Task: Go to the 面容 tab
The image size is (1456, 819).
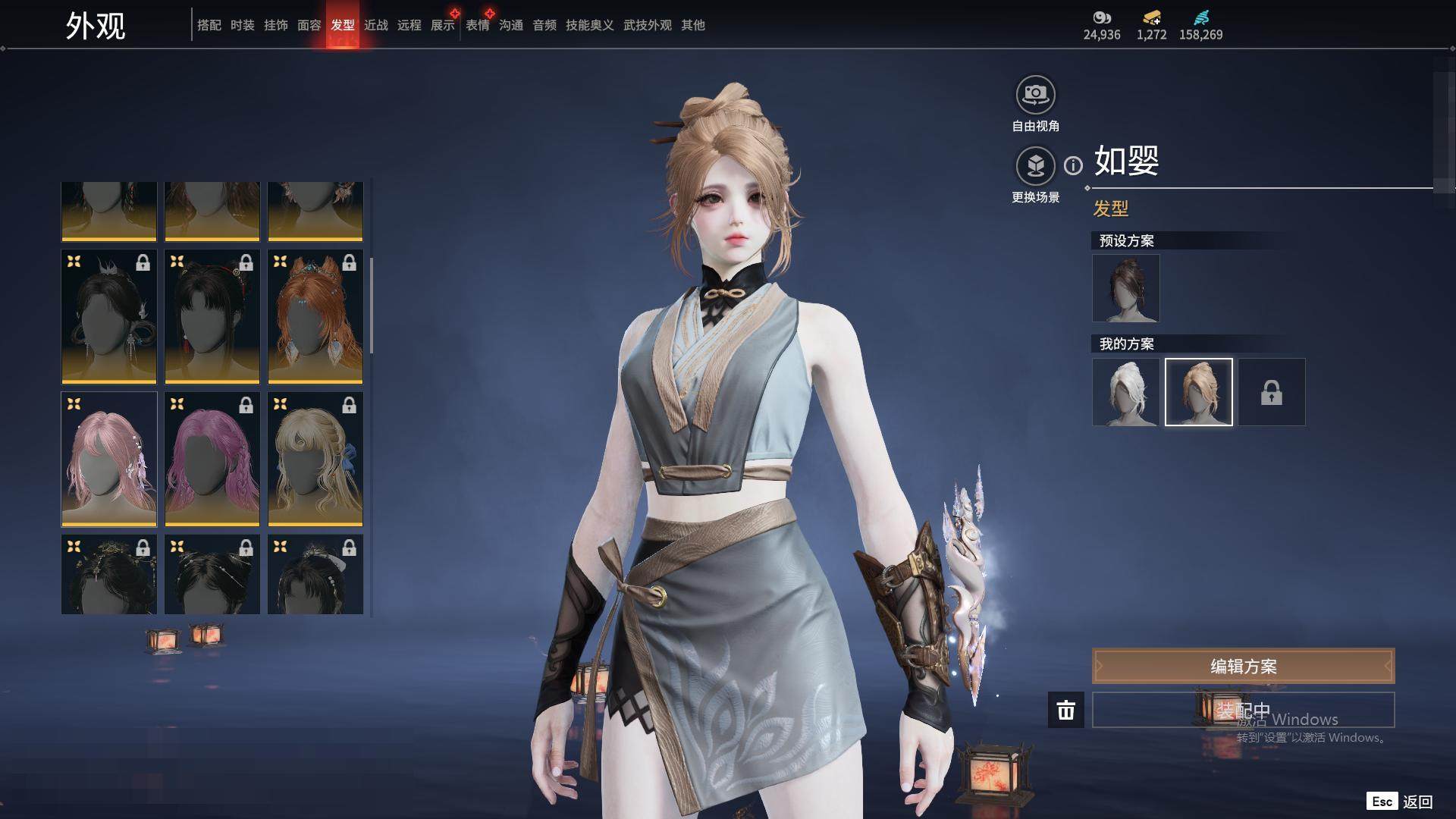Action: pyautogui.click(x=309, y=26)
